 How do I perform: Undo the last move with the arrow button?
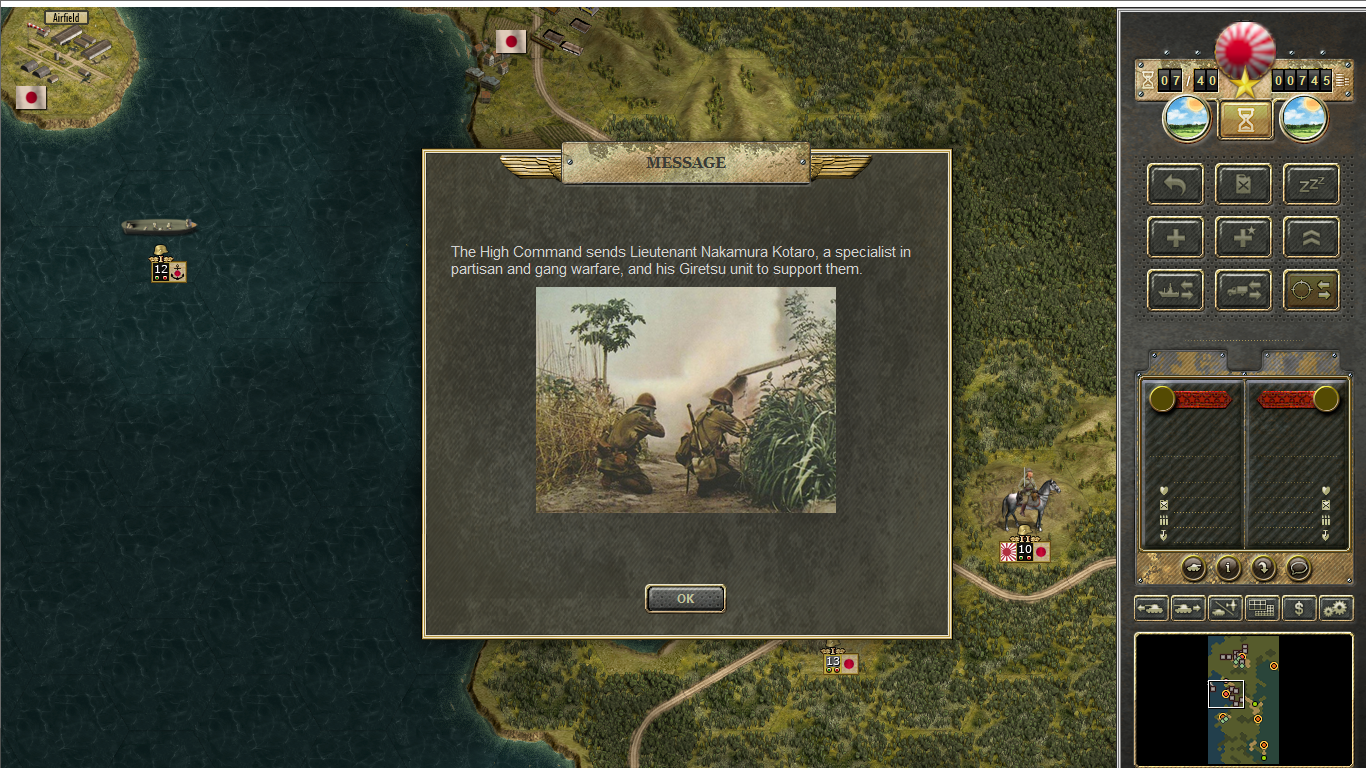1175,184
